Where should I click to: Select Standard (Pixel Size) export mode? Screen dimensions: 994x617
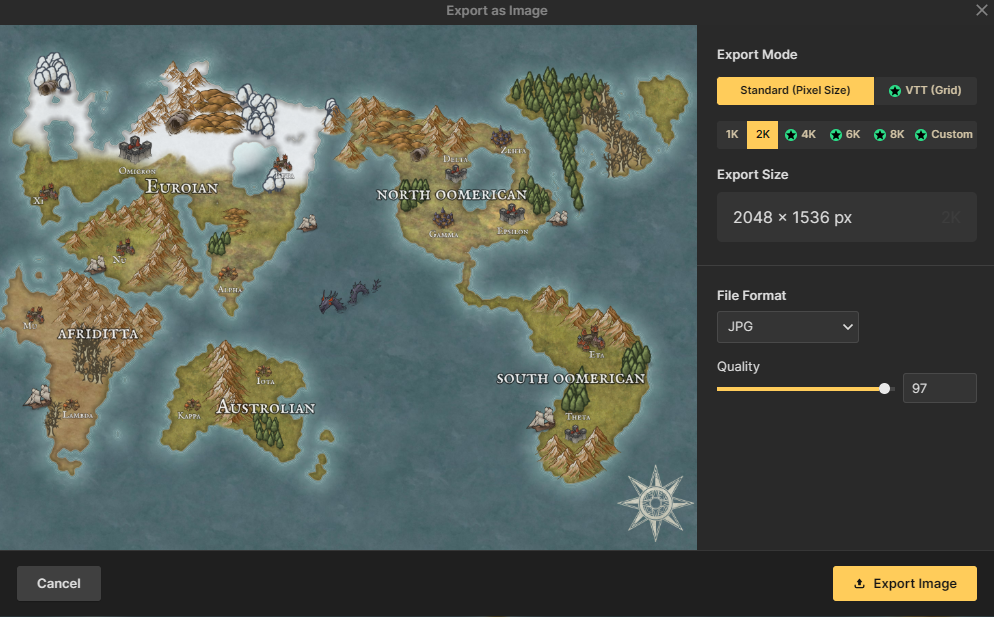pyautogui.click(x=795, y=91)
